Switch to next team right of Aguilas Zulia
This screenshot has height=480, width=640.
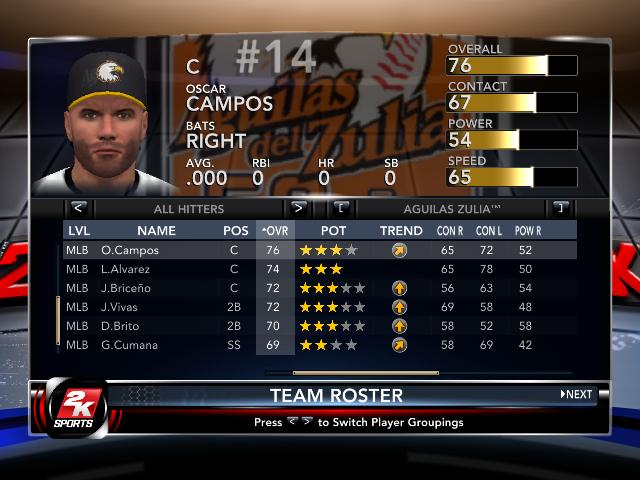pyautogui.click(x=560, y=208)
